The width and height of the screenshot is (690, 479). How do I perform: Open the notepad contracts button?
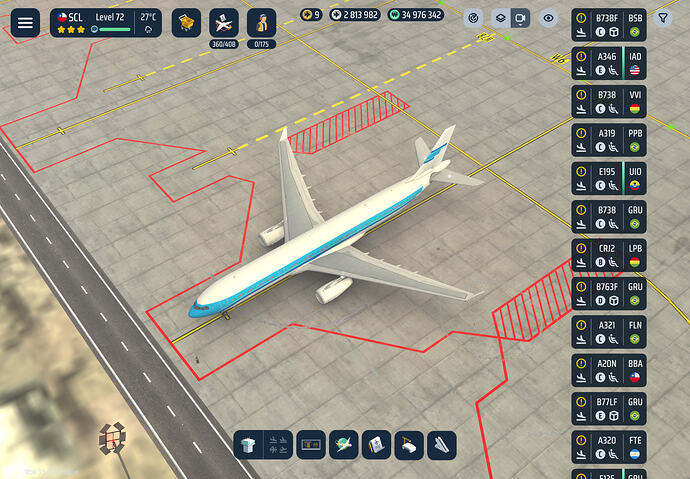point(375,445)
